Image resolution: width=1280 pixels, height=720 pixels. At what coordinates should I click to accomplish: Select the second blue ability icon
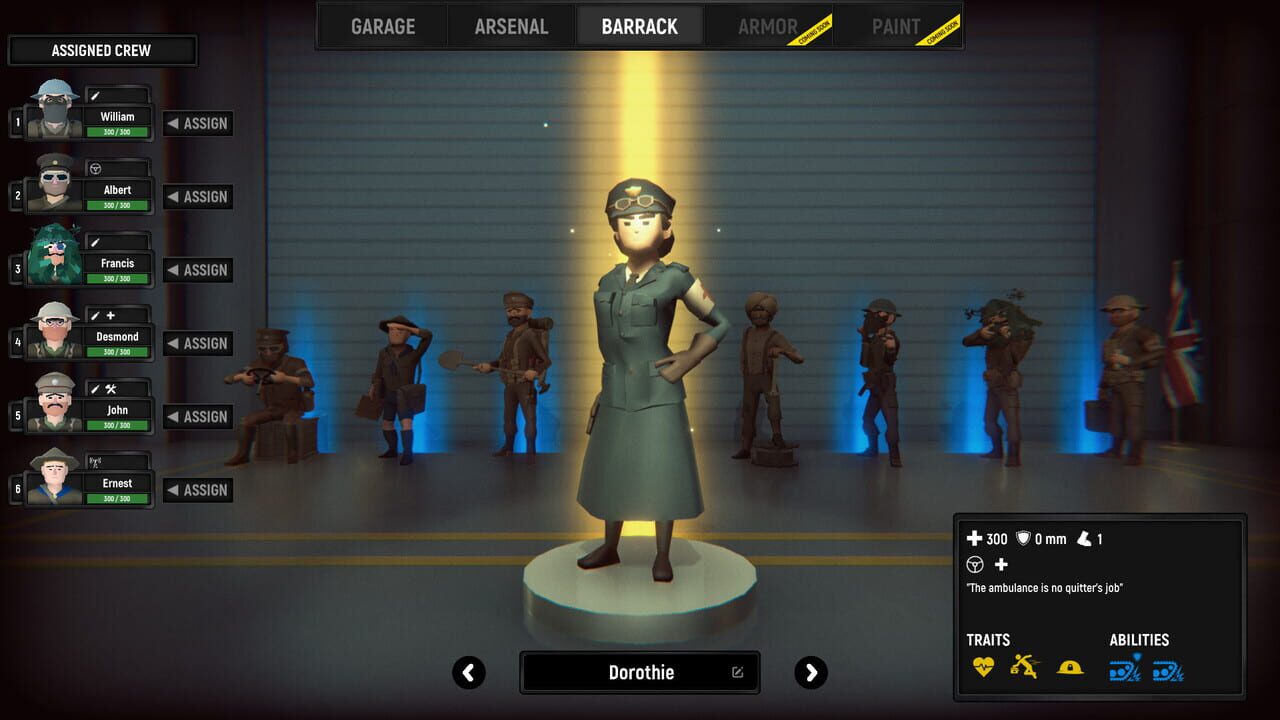click(x=1168, y=668)
